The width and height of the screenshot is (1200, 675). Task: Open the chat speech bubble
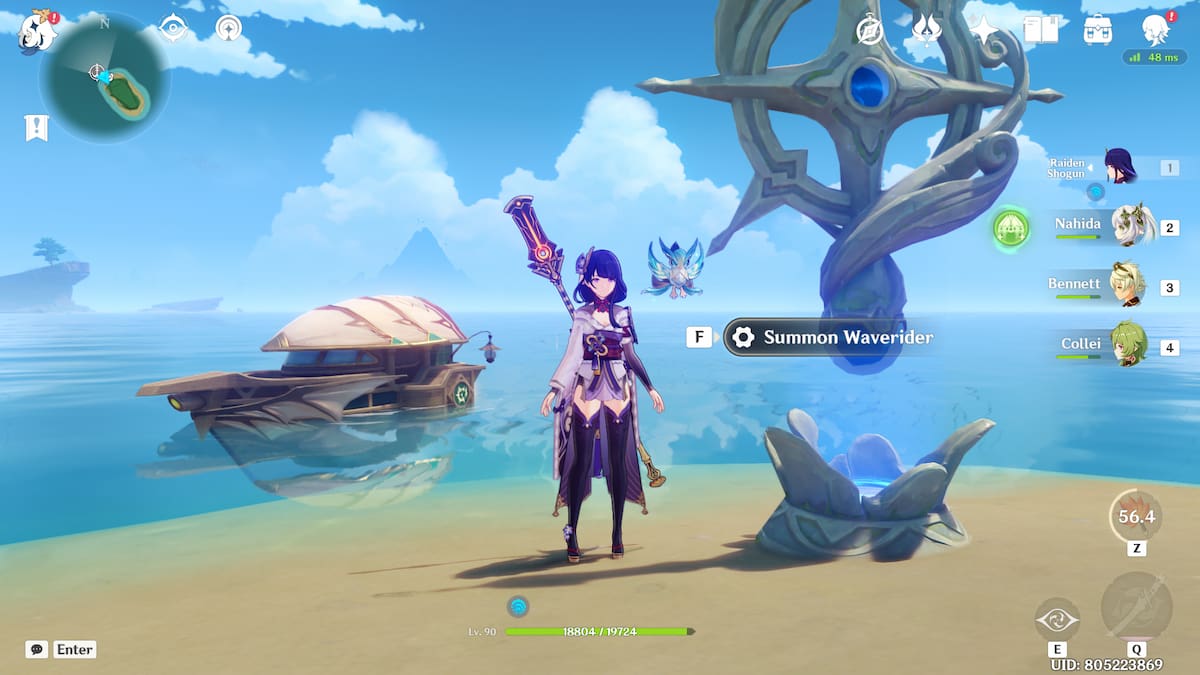click(37, 649)
